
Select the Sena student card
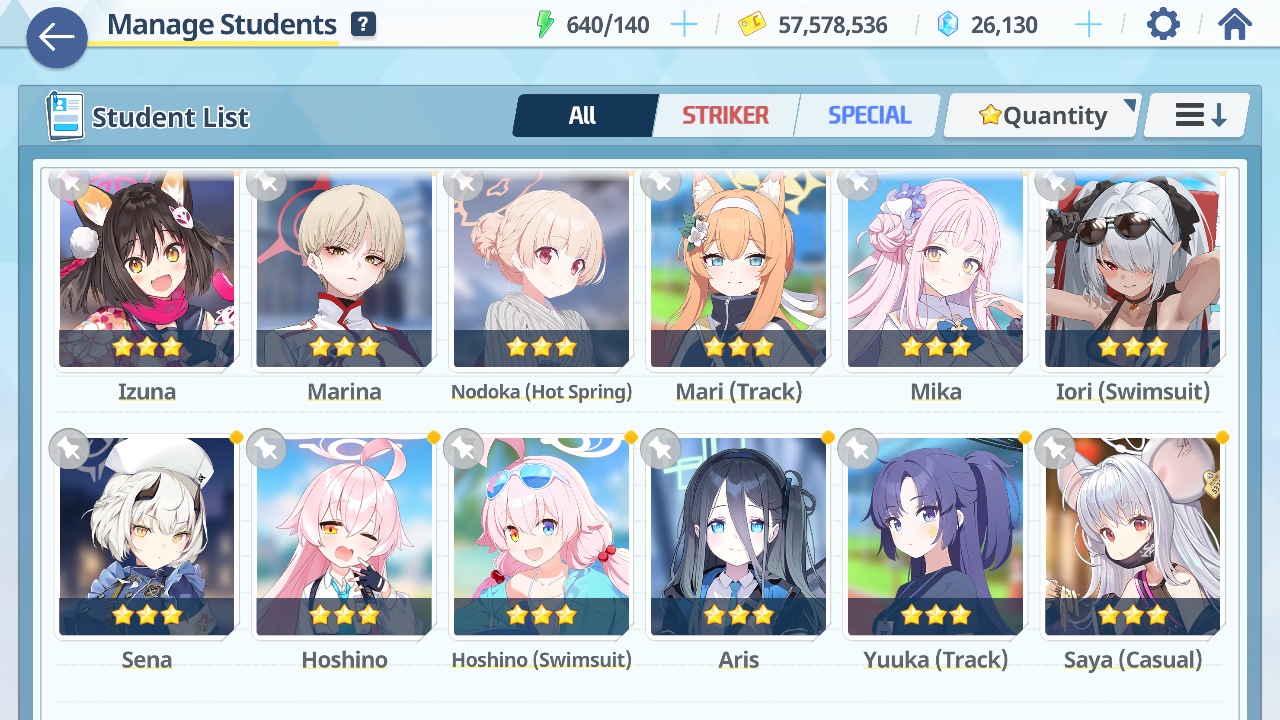[147, 536]
